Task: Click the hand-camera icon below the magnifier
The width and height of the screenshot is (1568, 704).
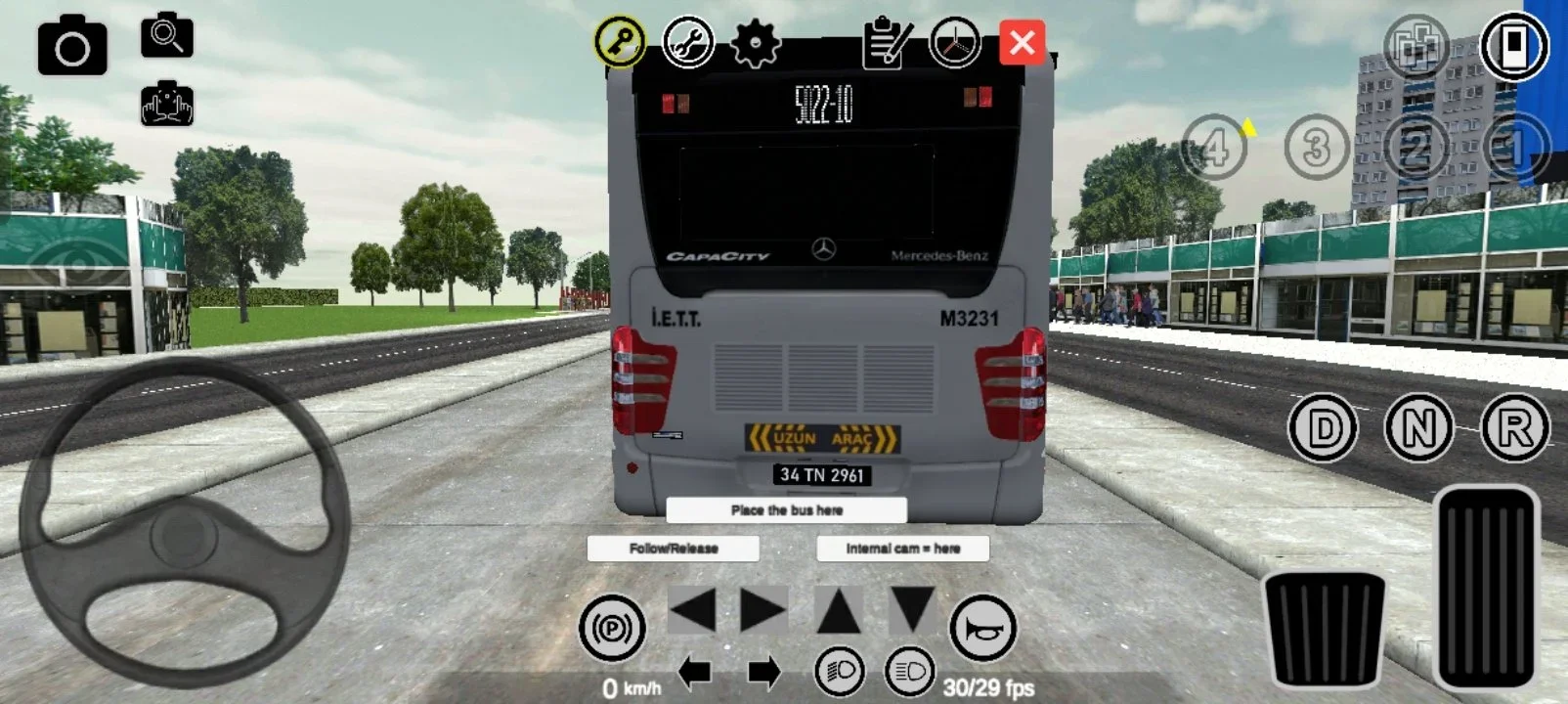Action: [x=168, y=105]
